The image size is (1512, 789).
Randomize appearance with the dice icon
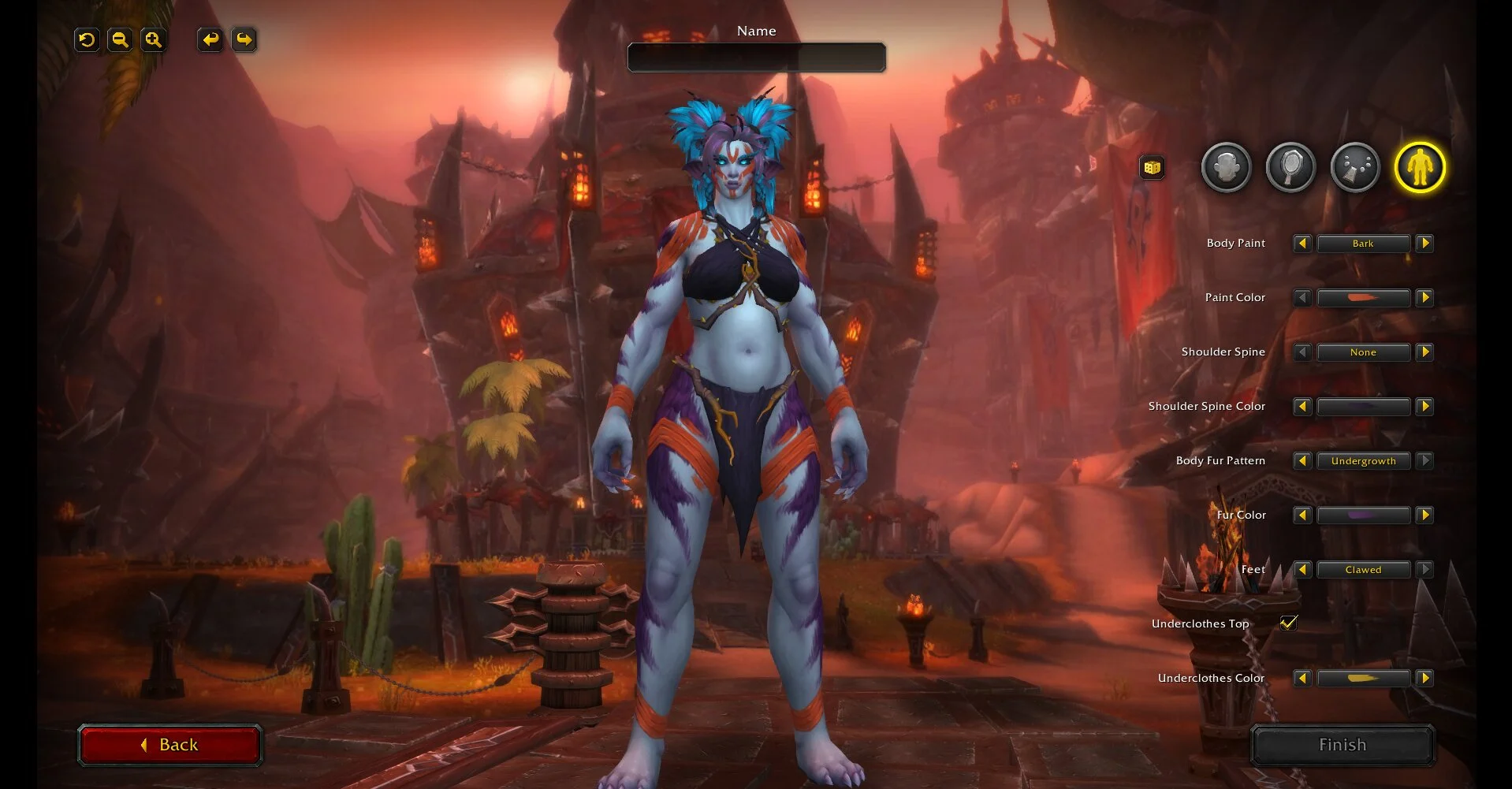(x=1152, y=167)
